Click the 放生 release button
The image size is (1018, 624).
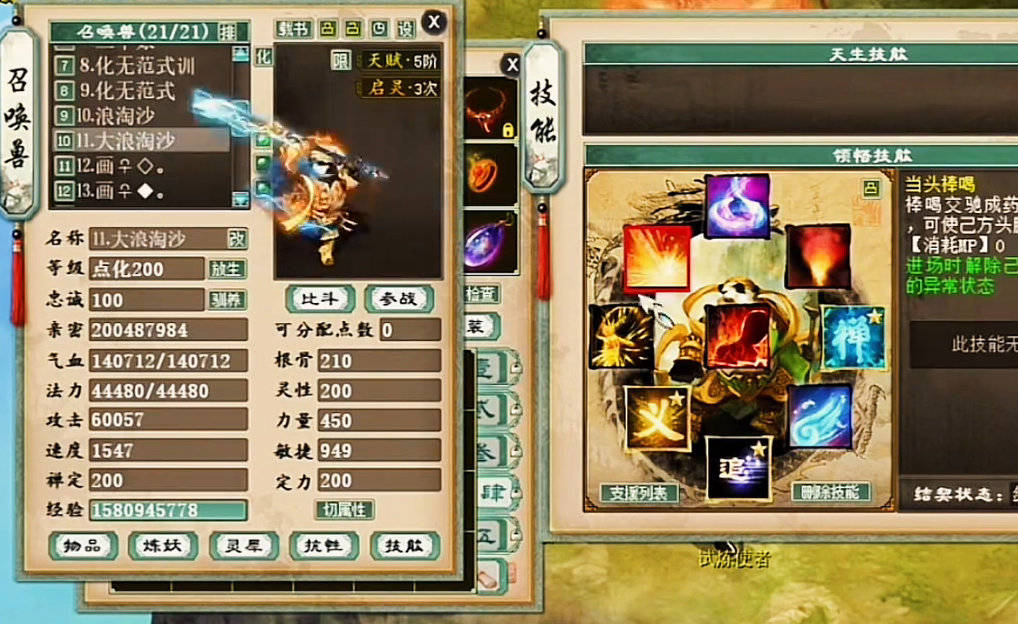pyautogui.click(x=227, y=269)
